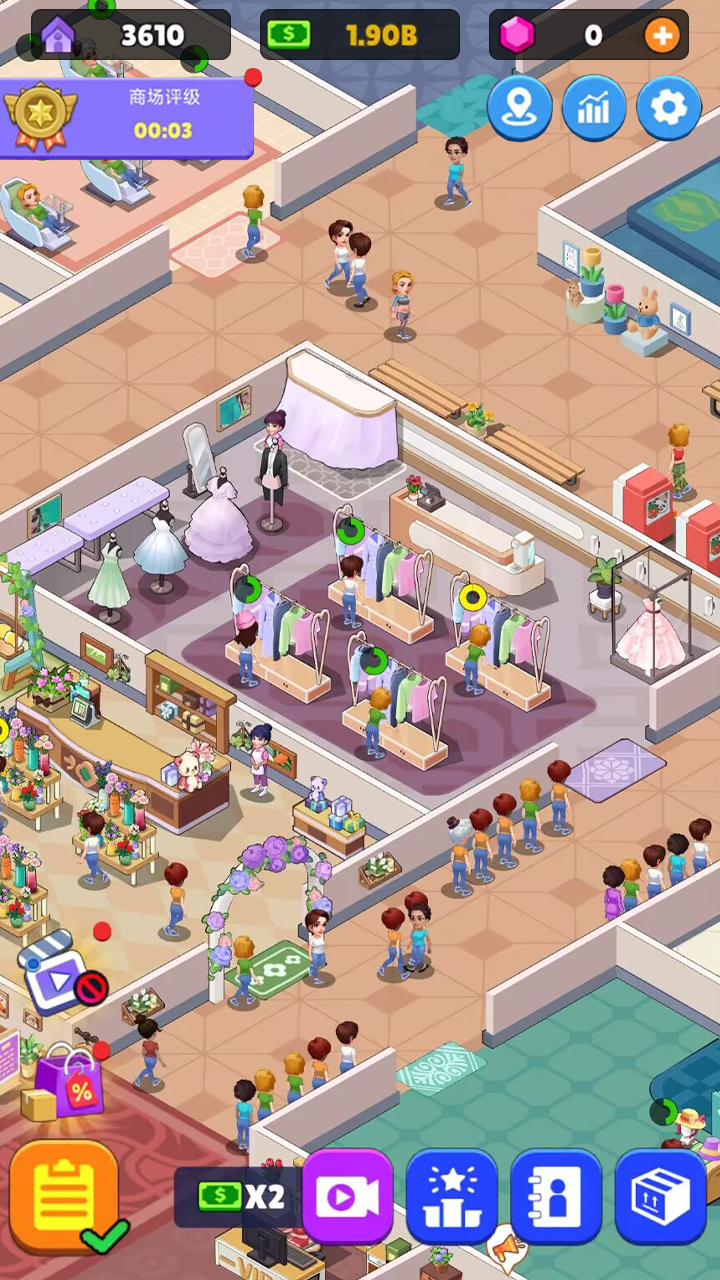Image resolution: width=720 pixels, height=1280 pixels.
Task: Open the orange task clipboard
Action: click(x=65, y=1194)
